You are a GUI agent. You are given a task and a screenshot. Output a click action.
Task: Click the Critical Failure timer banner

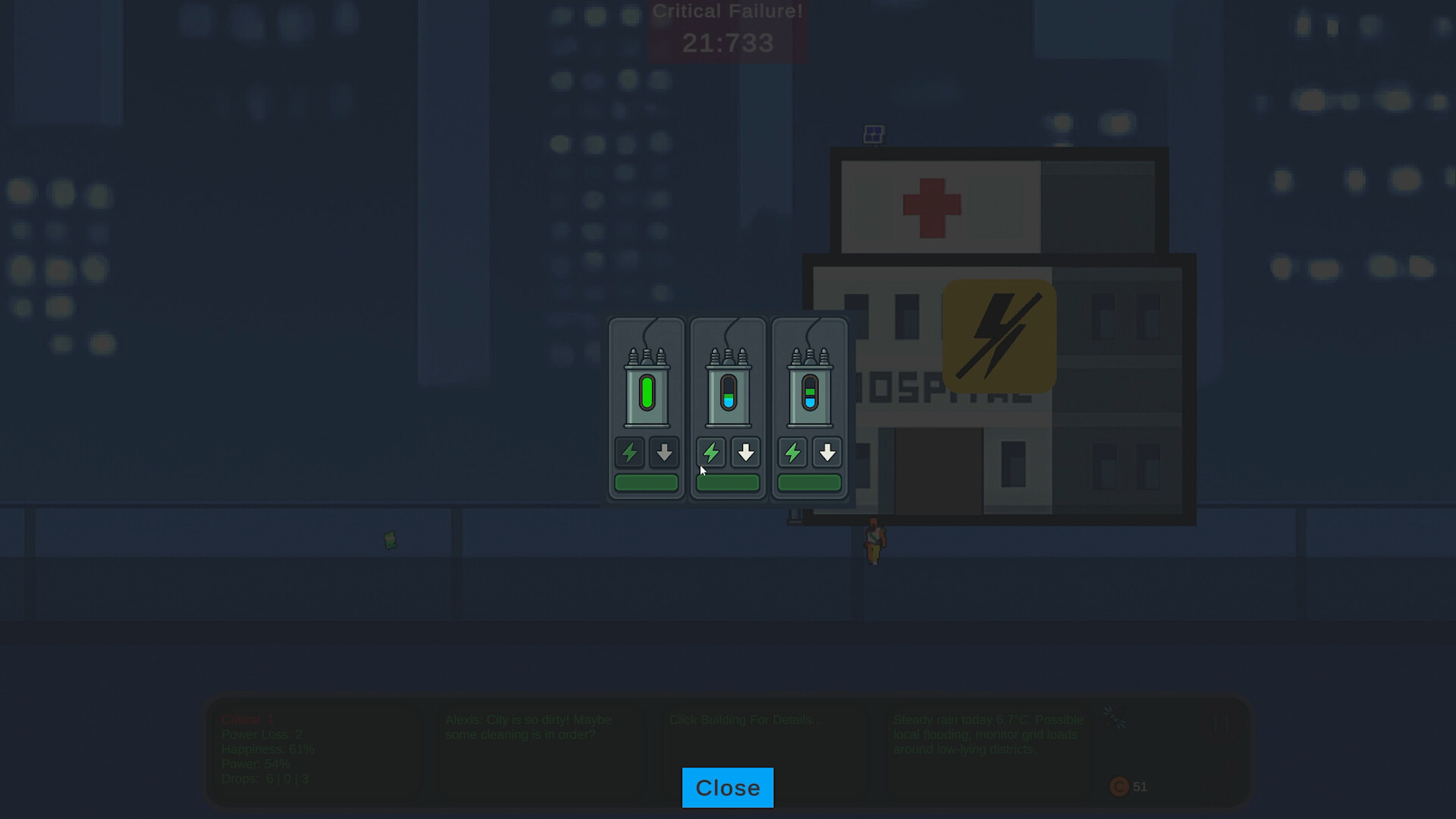click(x=727, y=27)
